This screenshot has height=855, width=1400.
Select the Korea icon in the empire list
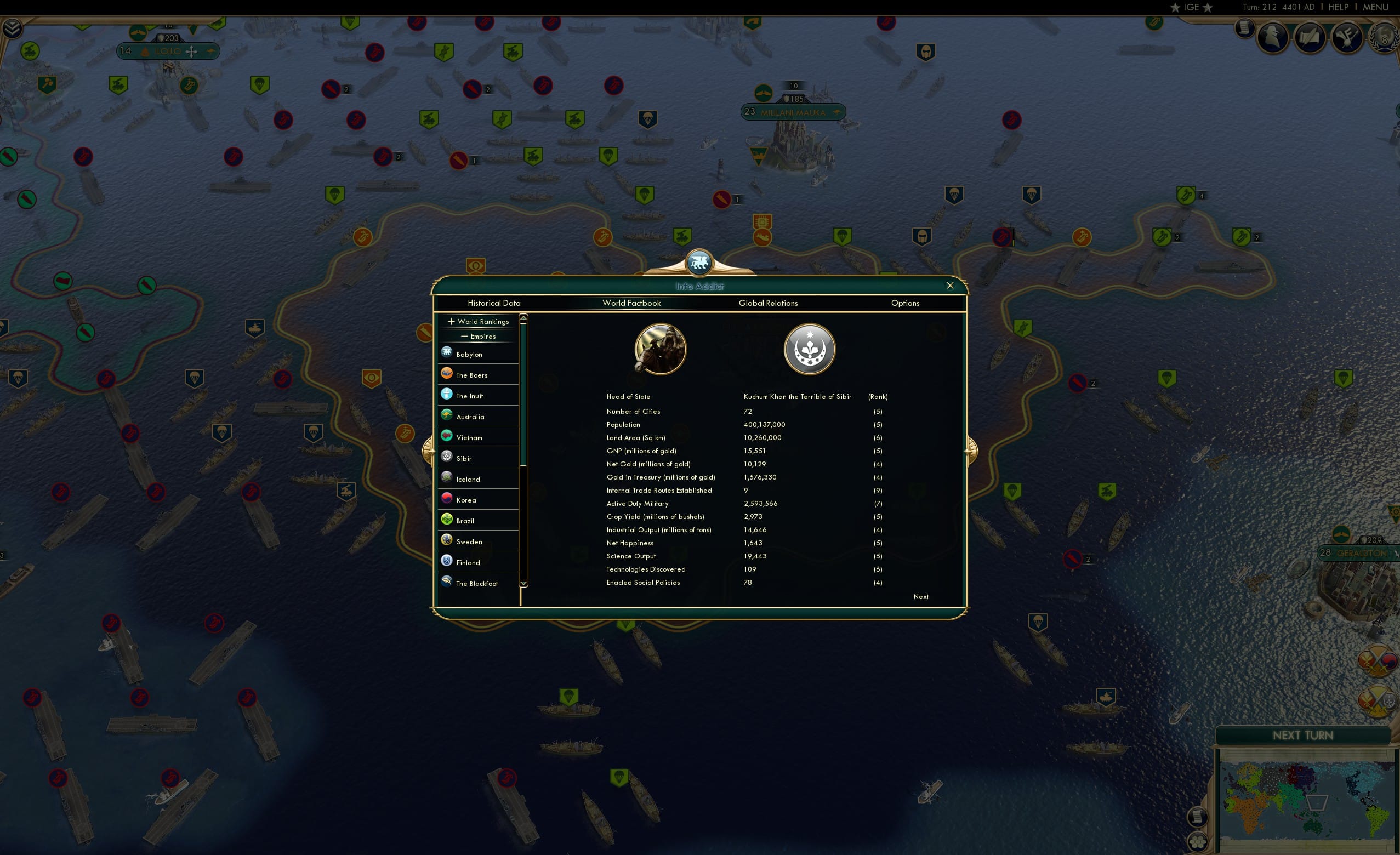(x=447, y=498)
